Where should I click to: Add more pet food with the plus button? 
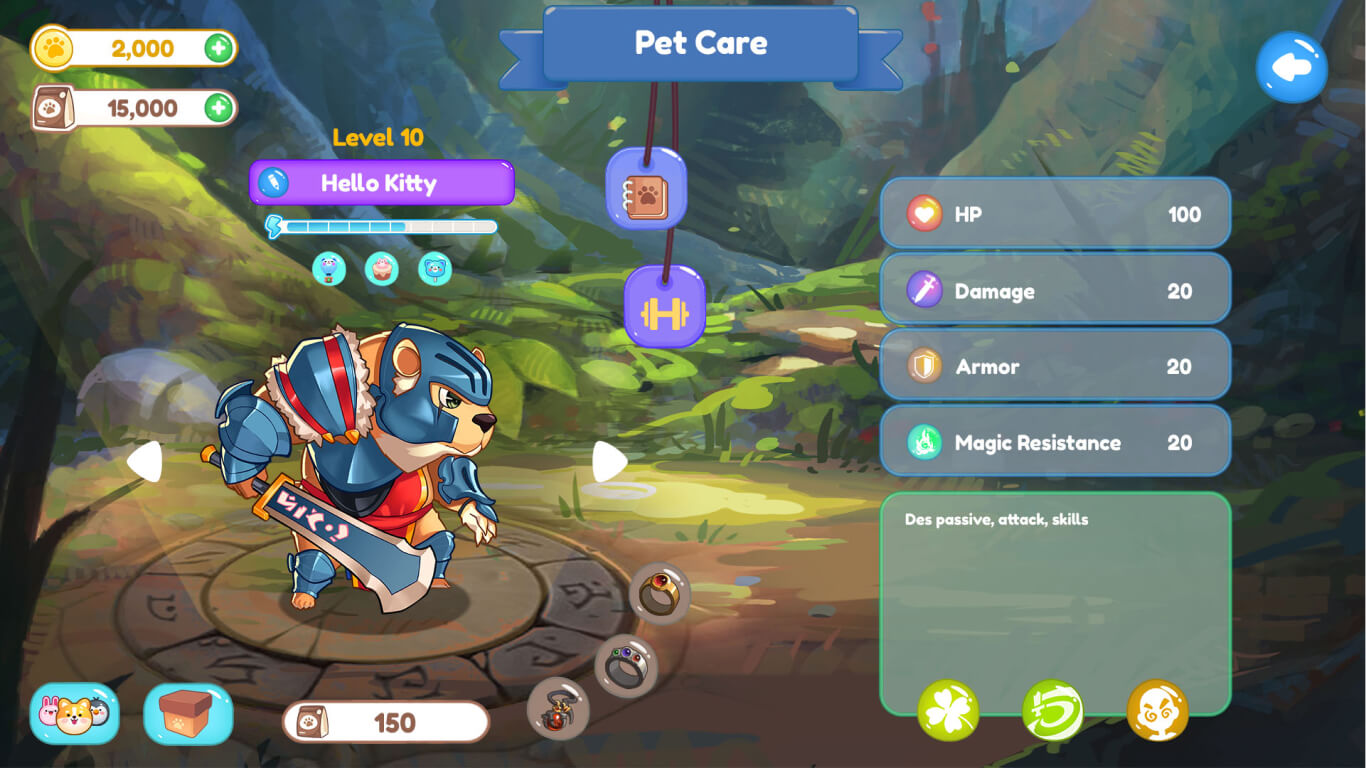(219, 108)
